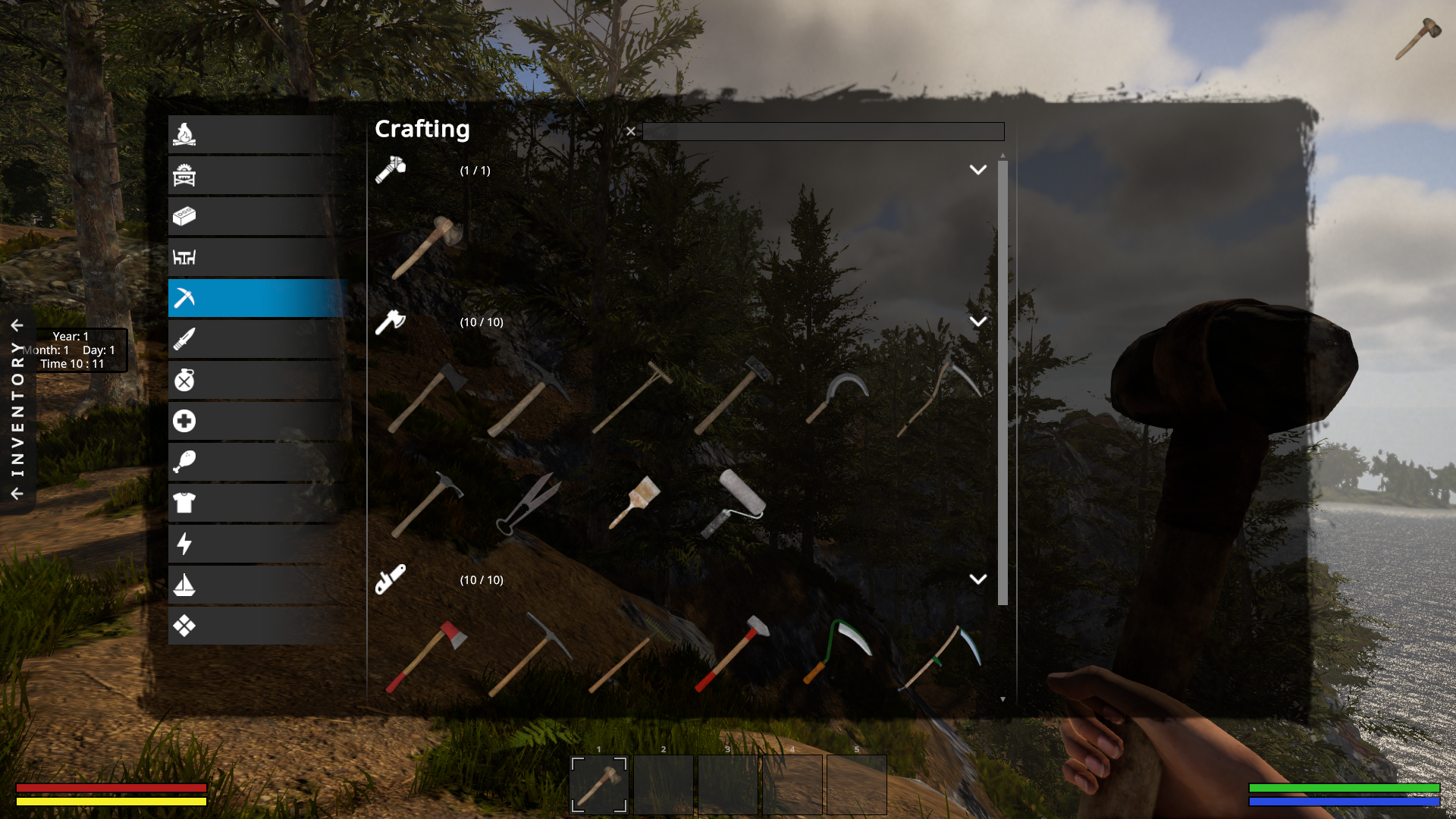Select the red-handled axe recipe

tap(426, 656)
